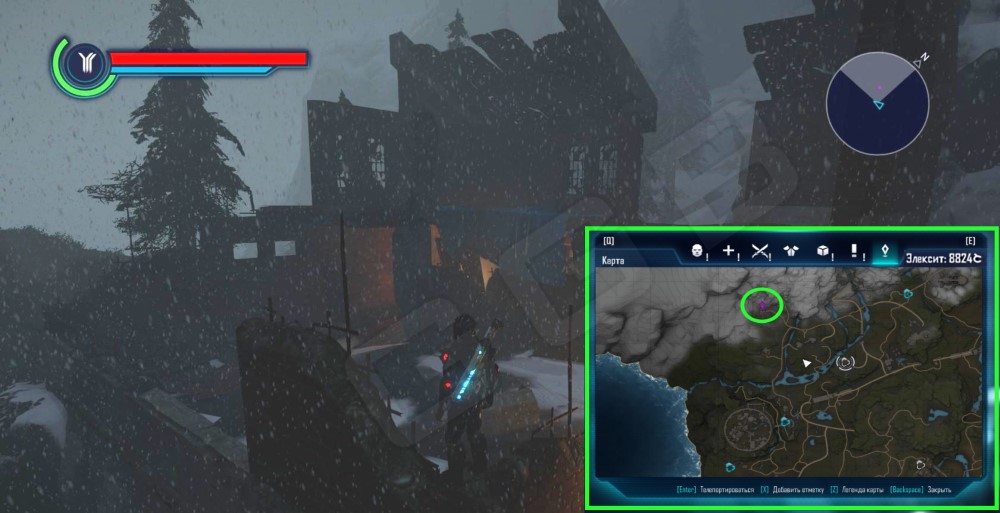Click the white player arrow on the map
1000x513 pixels.
[x=807, y=362]
